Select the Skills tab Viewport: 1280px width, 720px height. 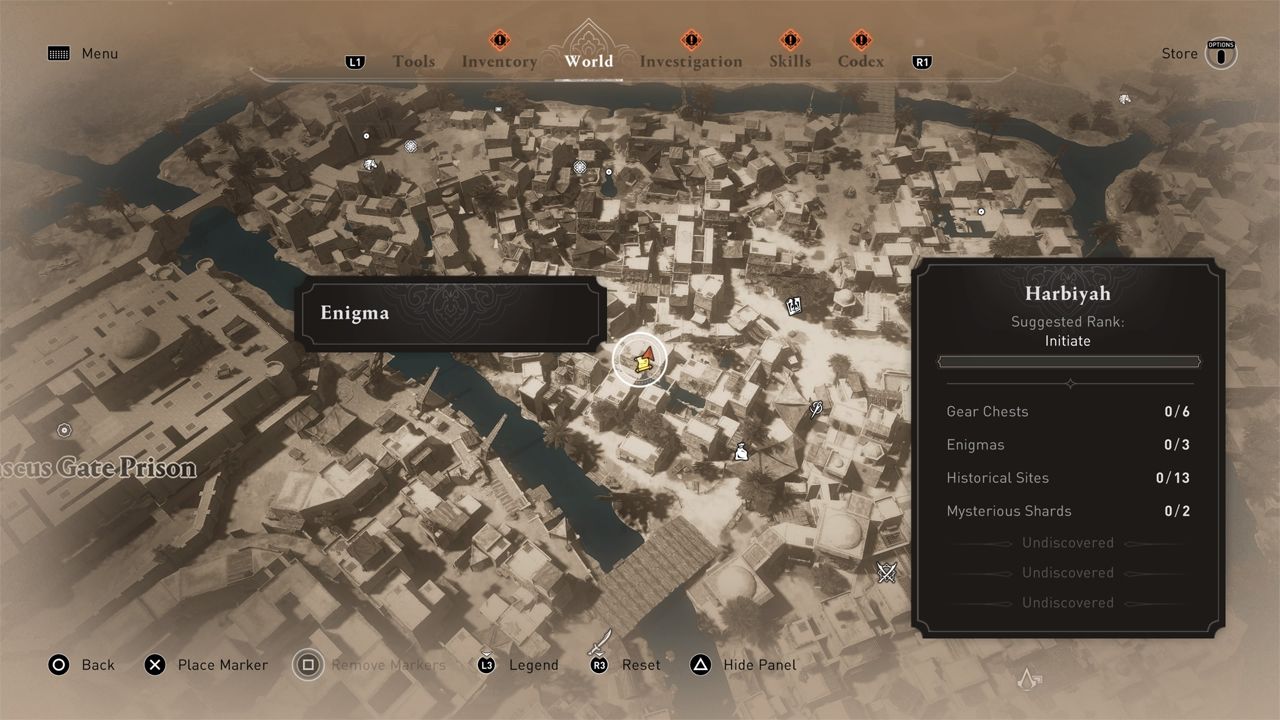pos(790,61)
